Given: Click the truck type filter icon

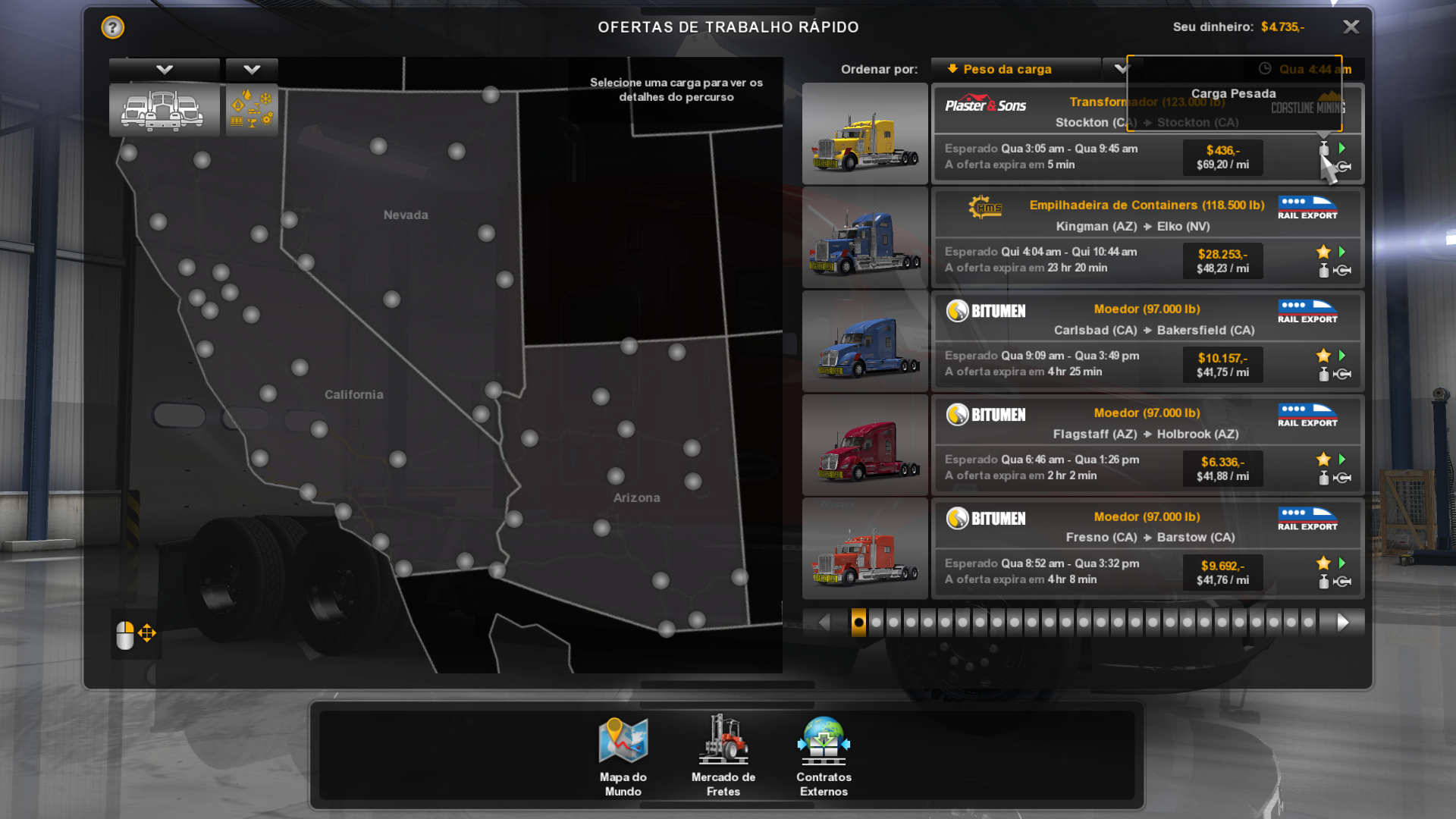Looking at the screenshot, I should pos(164,110).
